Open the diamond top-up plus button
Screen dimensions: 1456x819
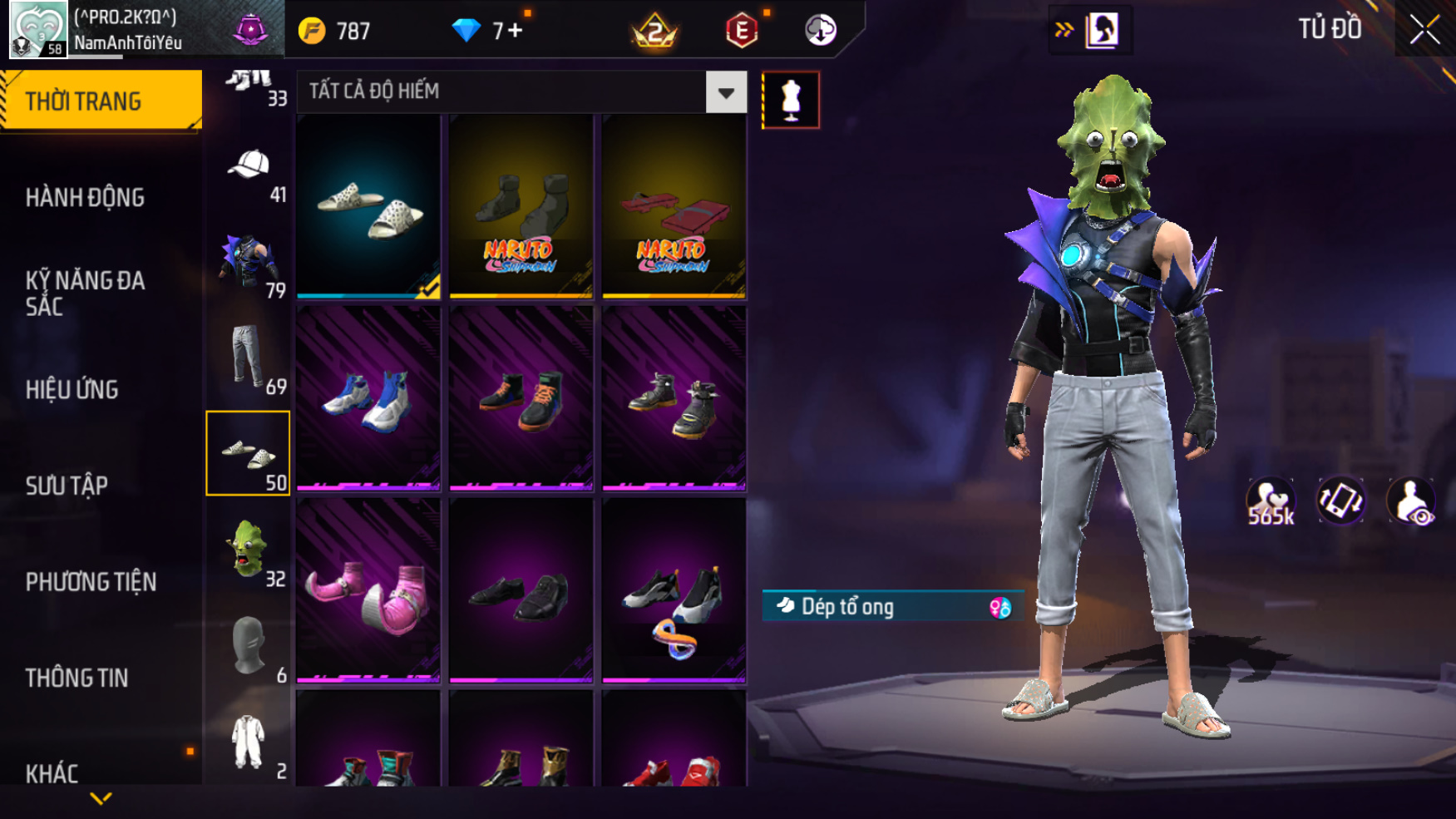(x=516, y=31)
